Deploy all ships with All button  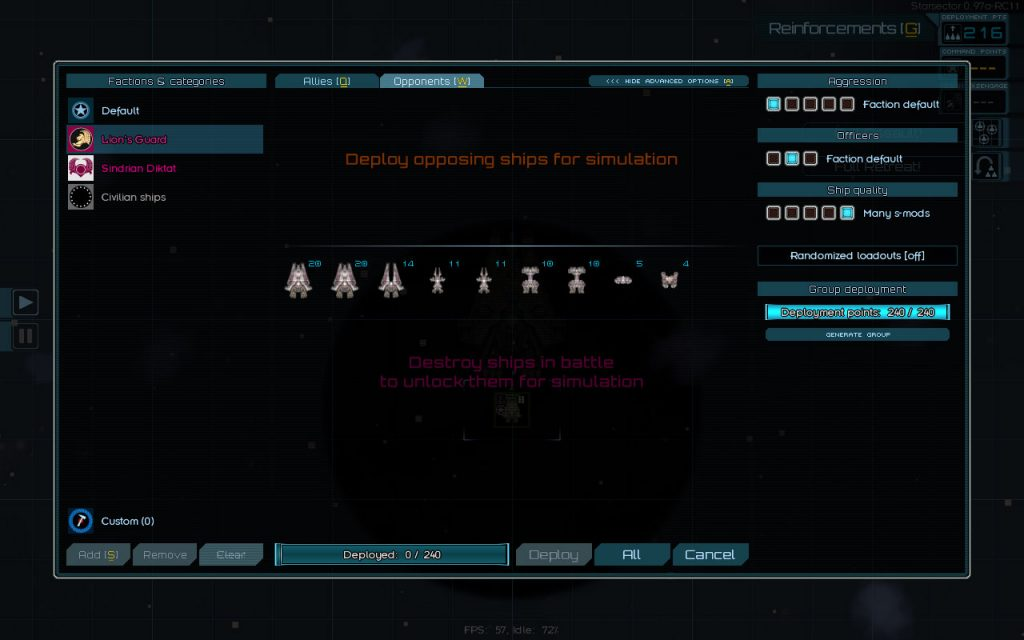coord(631,555)
